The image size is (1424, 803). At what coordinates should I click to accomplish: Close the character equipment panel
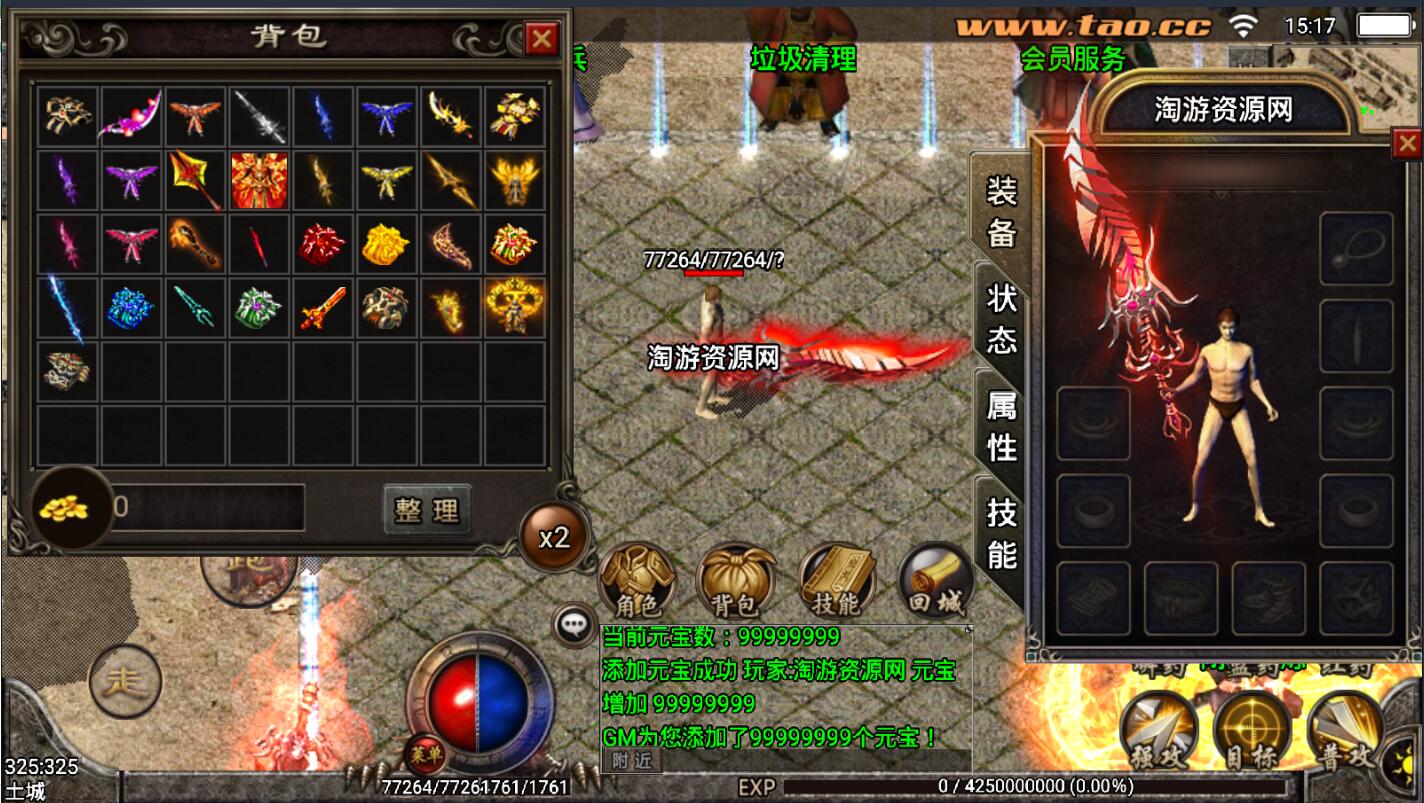[1407, 145]
